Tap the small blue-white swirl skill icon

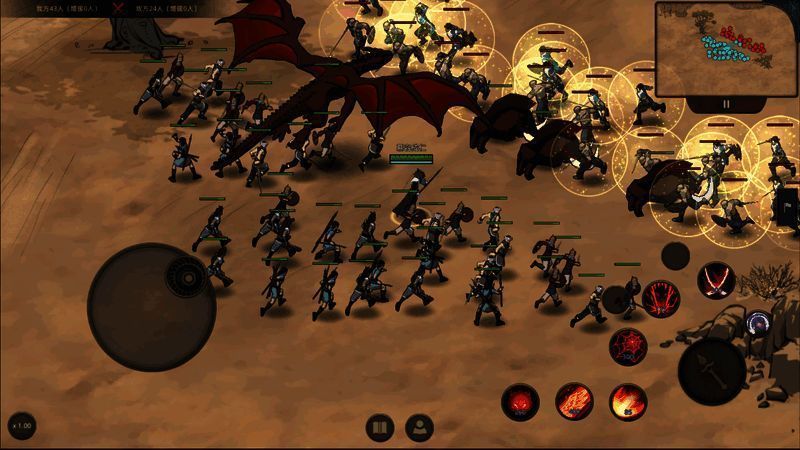tap(759, 323)
